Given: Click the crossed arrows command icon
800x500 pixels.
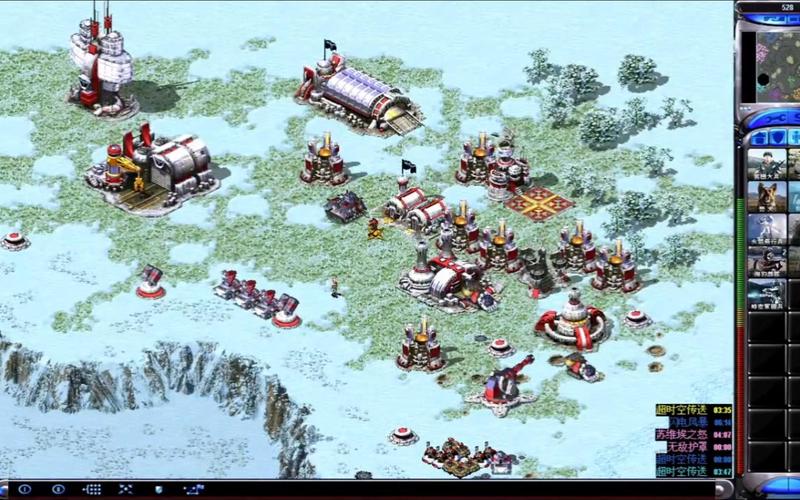Looking at the screenshot, I should [x=126, y=489].
